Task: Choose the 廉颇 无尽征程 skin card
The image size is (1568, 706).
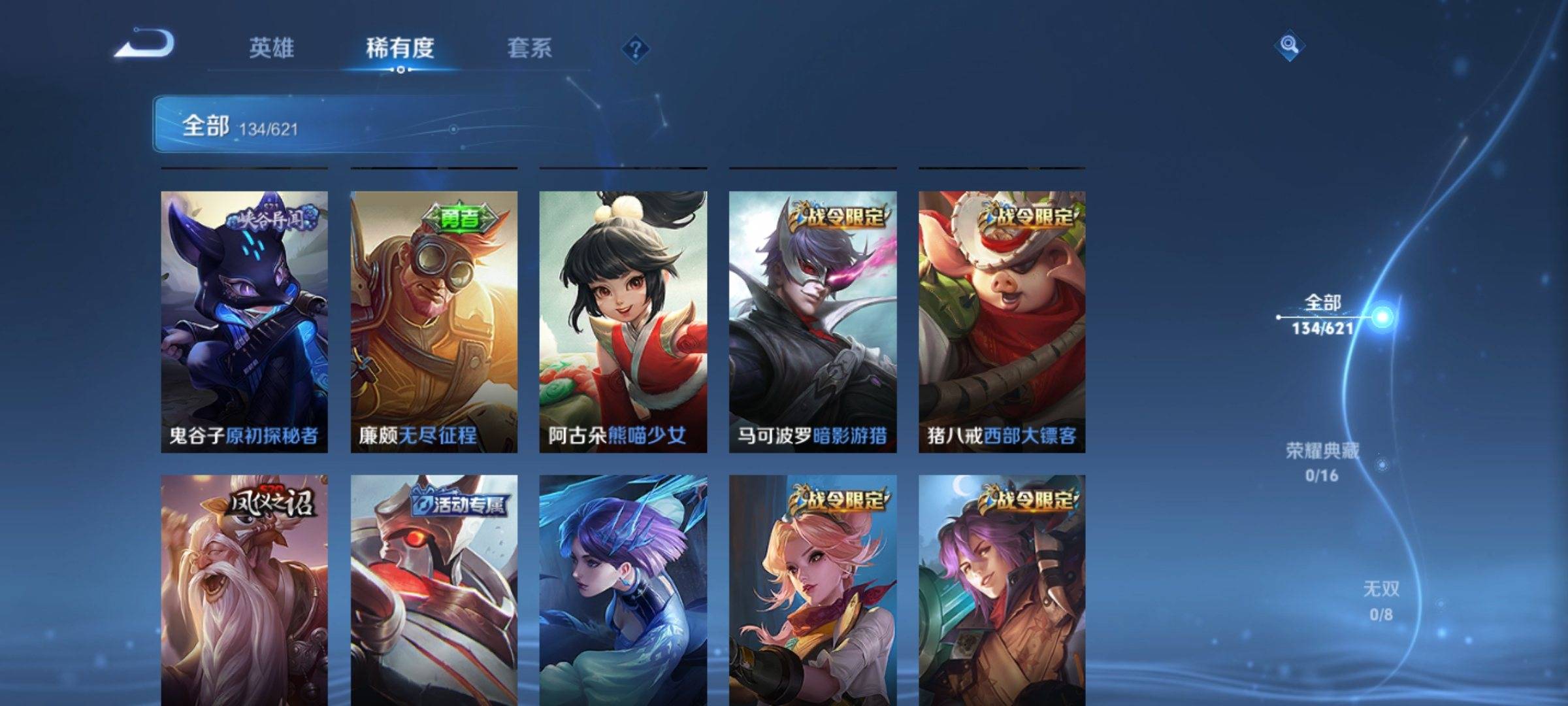Action: click(x=434, y=322)
